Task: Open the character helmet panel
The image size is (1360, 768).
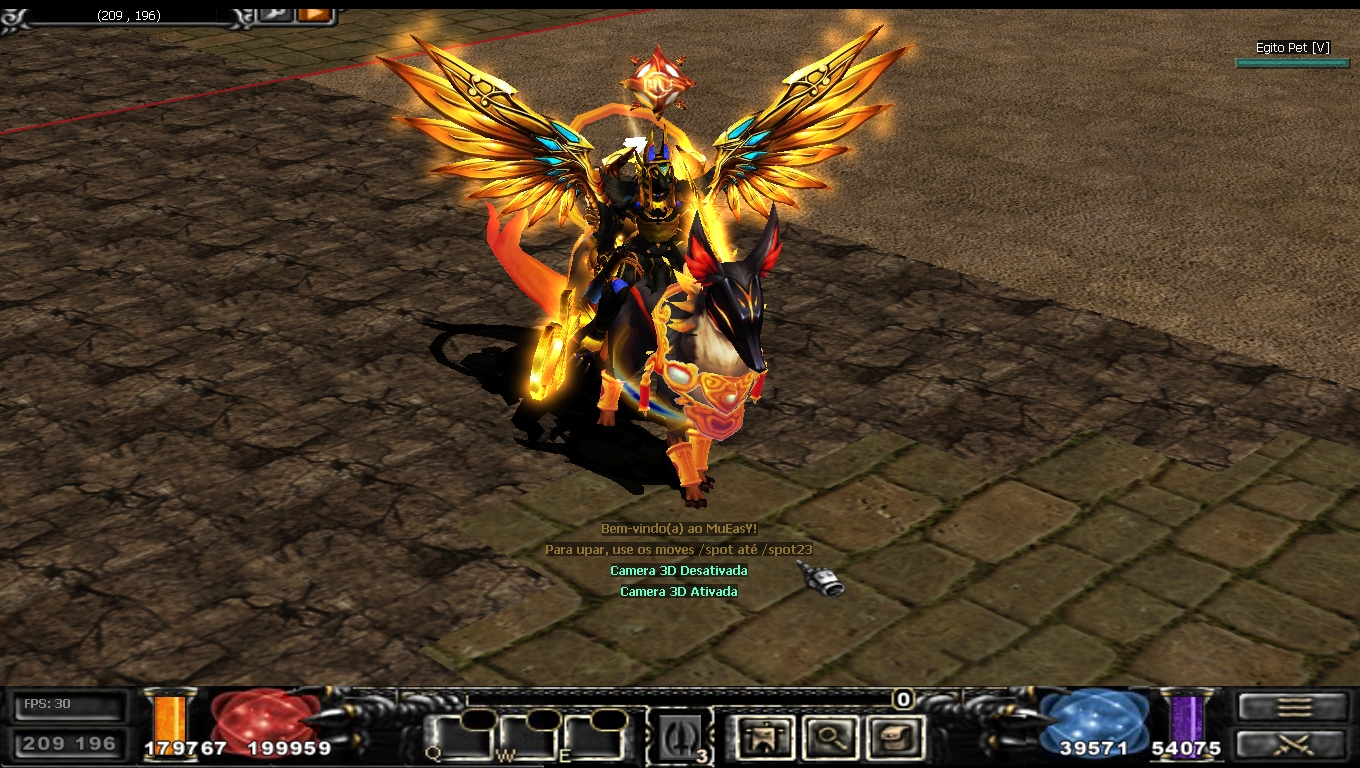Action: pyautogui.click(x=765, y=738)
